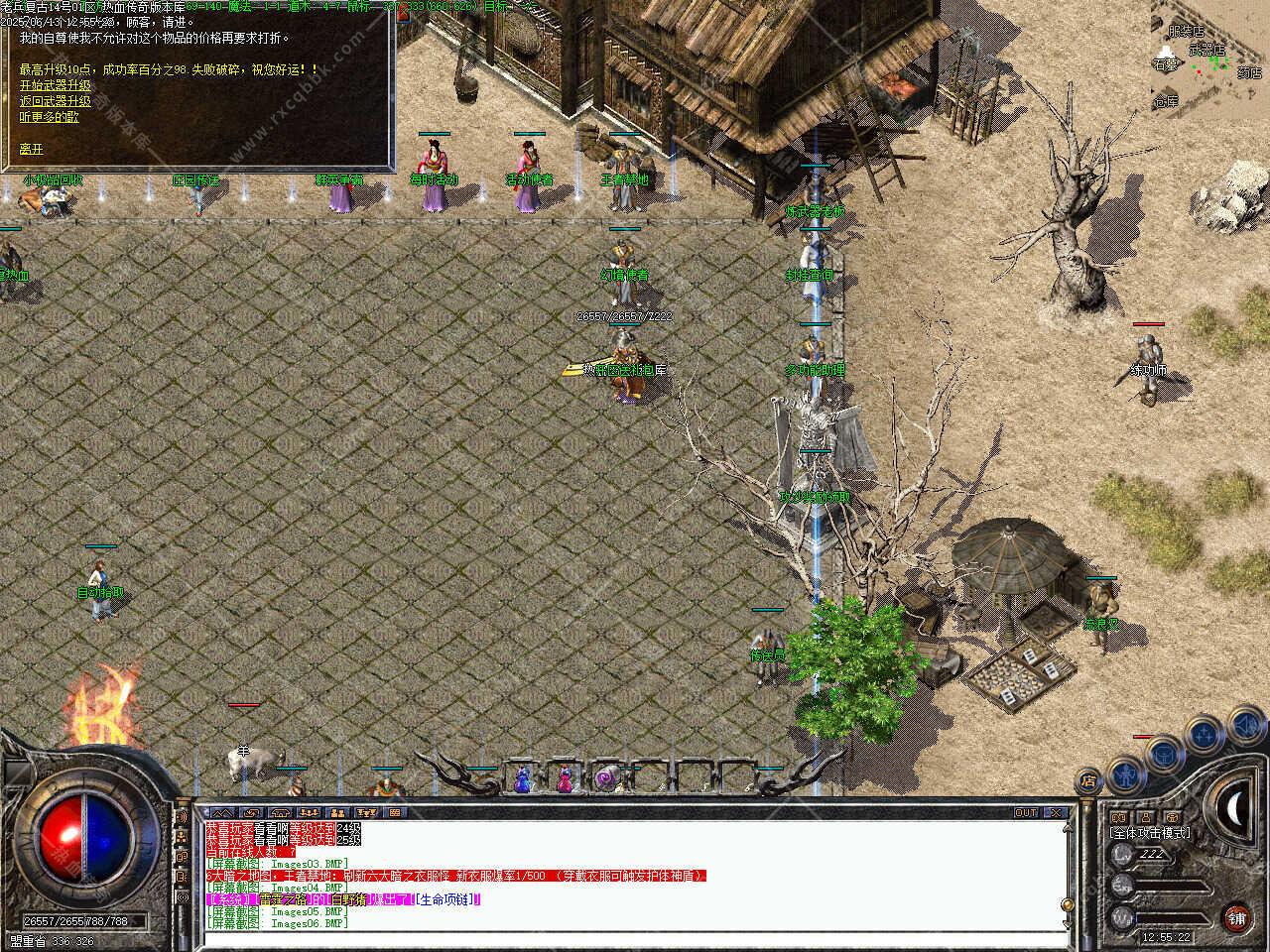
Task: Open the round 店 shop button
Action: (x=1089, y=781)
